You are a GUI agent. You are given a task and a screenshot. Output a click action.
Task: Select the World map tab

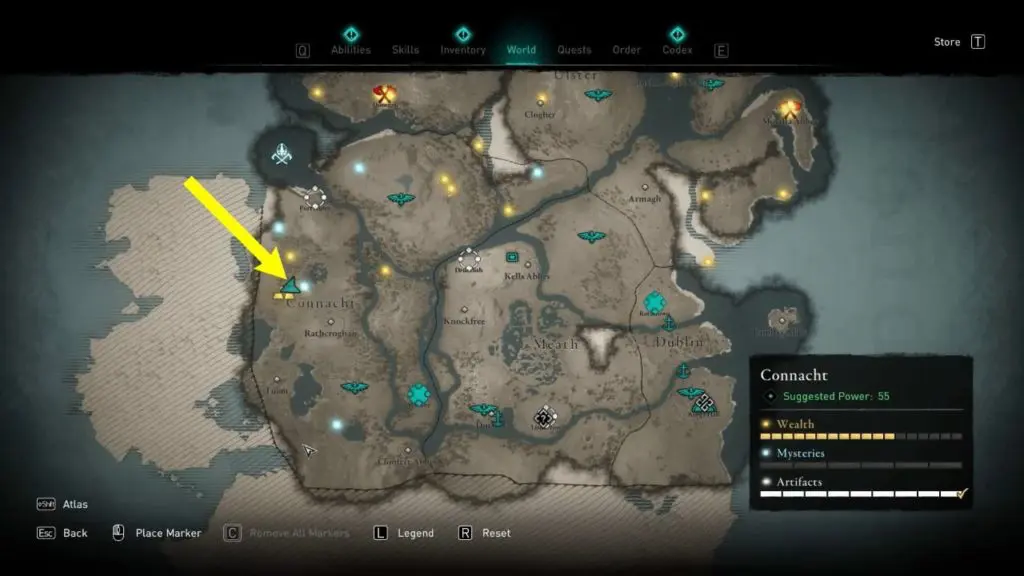(x=521, y=50)
